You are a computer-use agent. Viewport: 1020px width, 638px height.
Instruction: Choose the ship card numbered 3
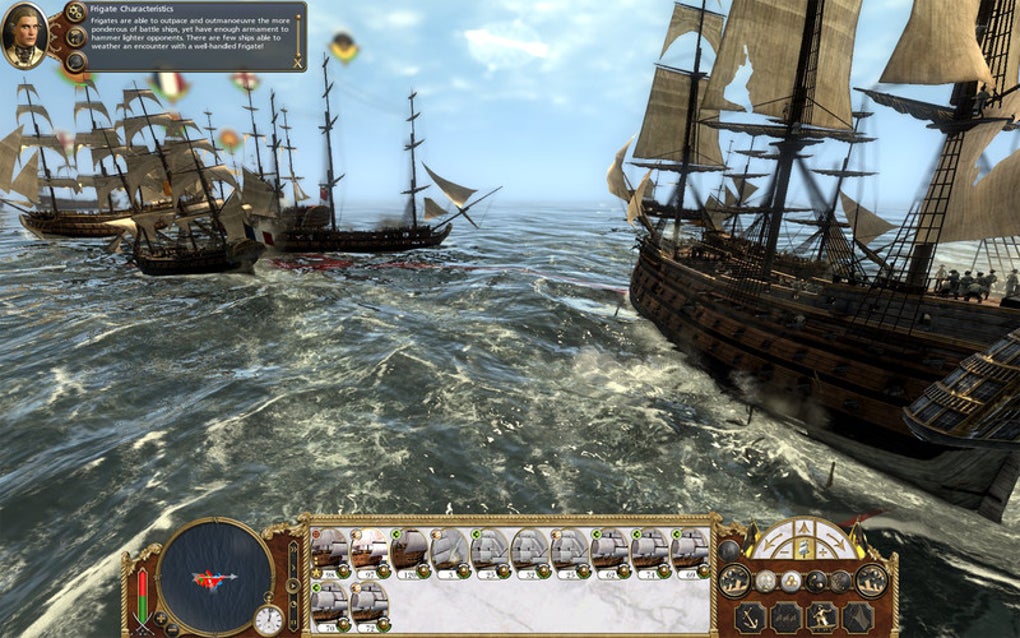click(x=450, y=553)
